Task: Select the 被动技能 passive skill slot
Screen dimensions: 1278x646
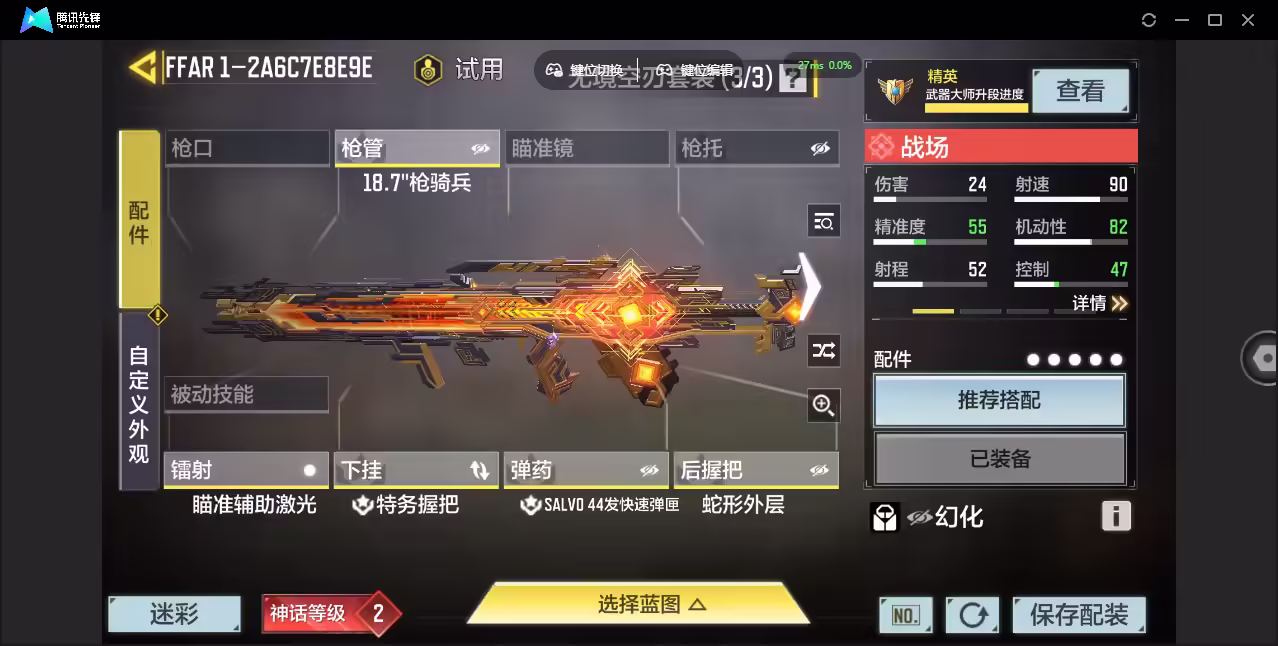Action: coord(246,394)
